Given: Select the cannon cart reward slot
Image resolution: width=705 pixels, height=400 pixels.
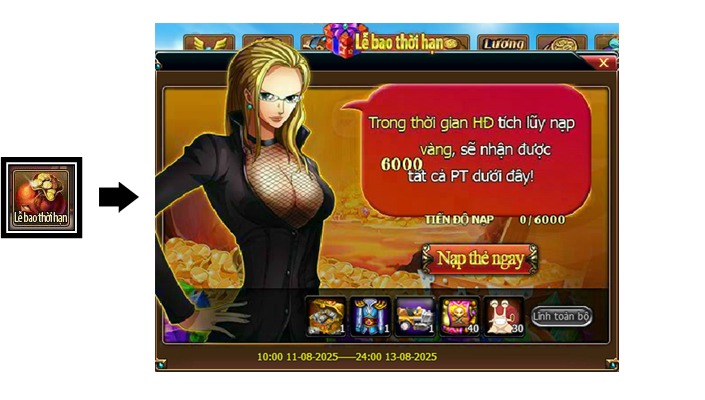Looking at the screenshot, I should [414, 314].
